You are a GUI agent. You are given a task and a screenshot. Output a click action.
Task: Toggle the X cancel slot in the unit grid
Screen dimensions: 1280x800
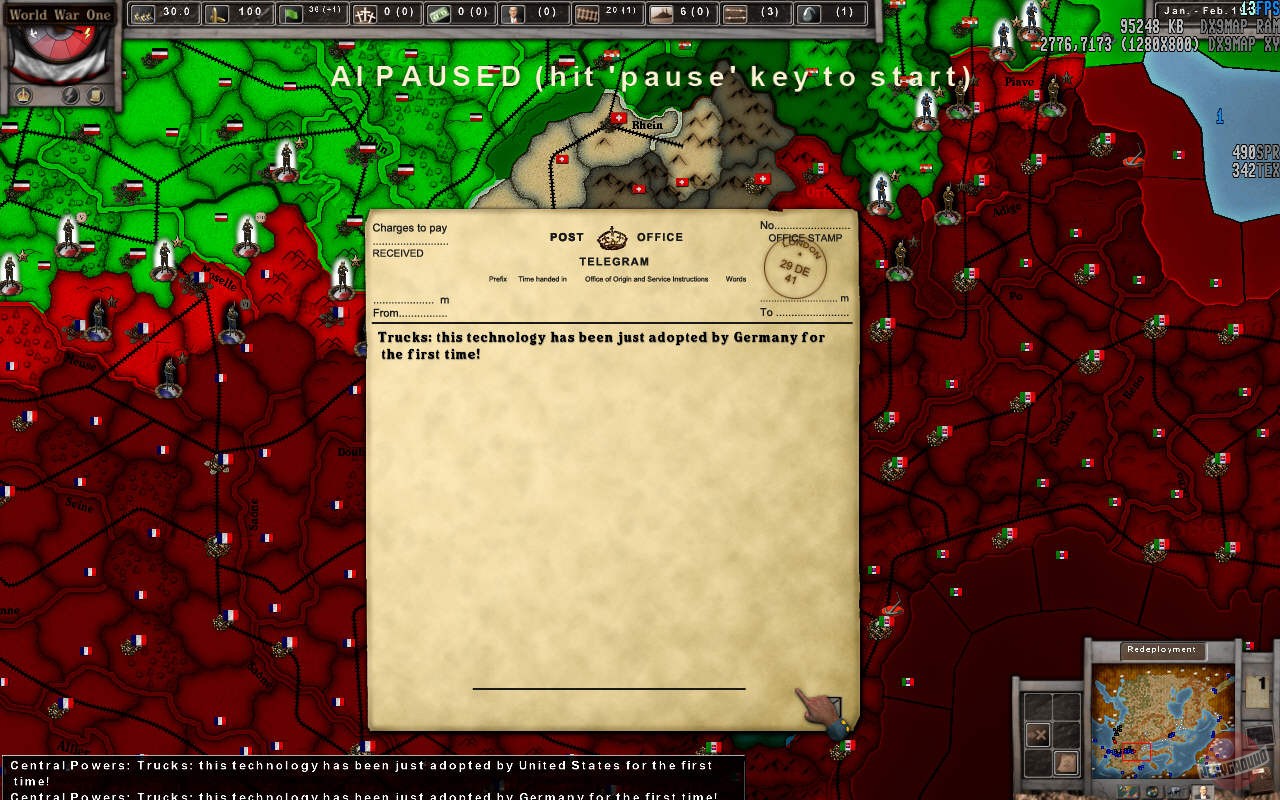(1038, 735)
